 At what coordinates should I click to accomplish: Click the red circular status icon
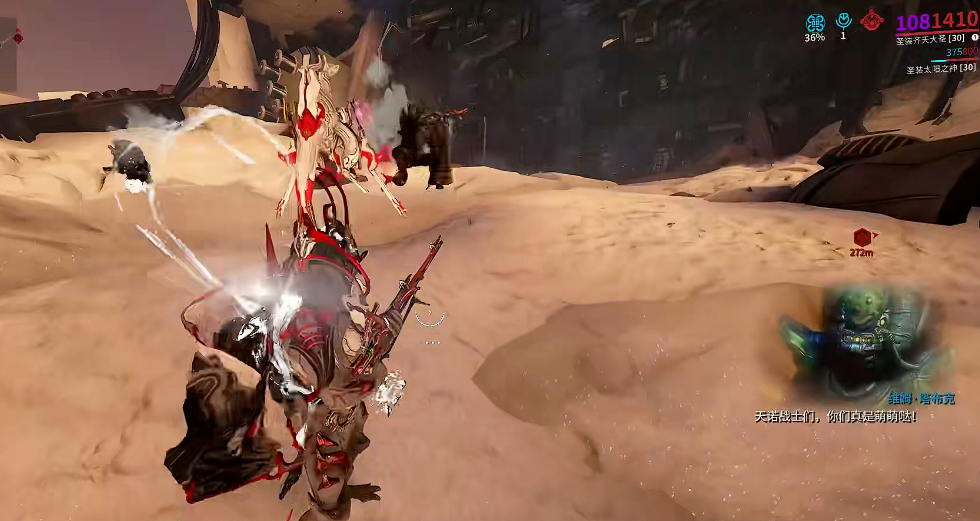(872, 20)
